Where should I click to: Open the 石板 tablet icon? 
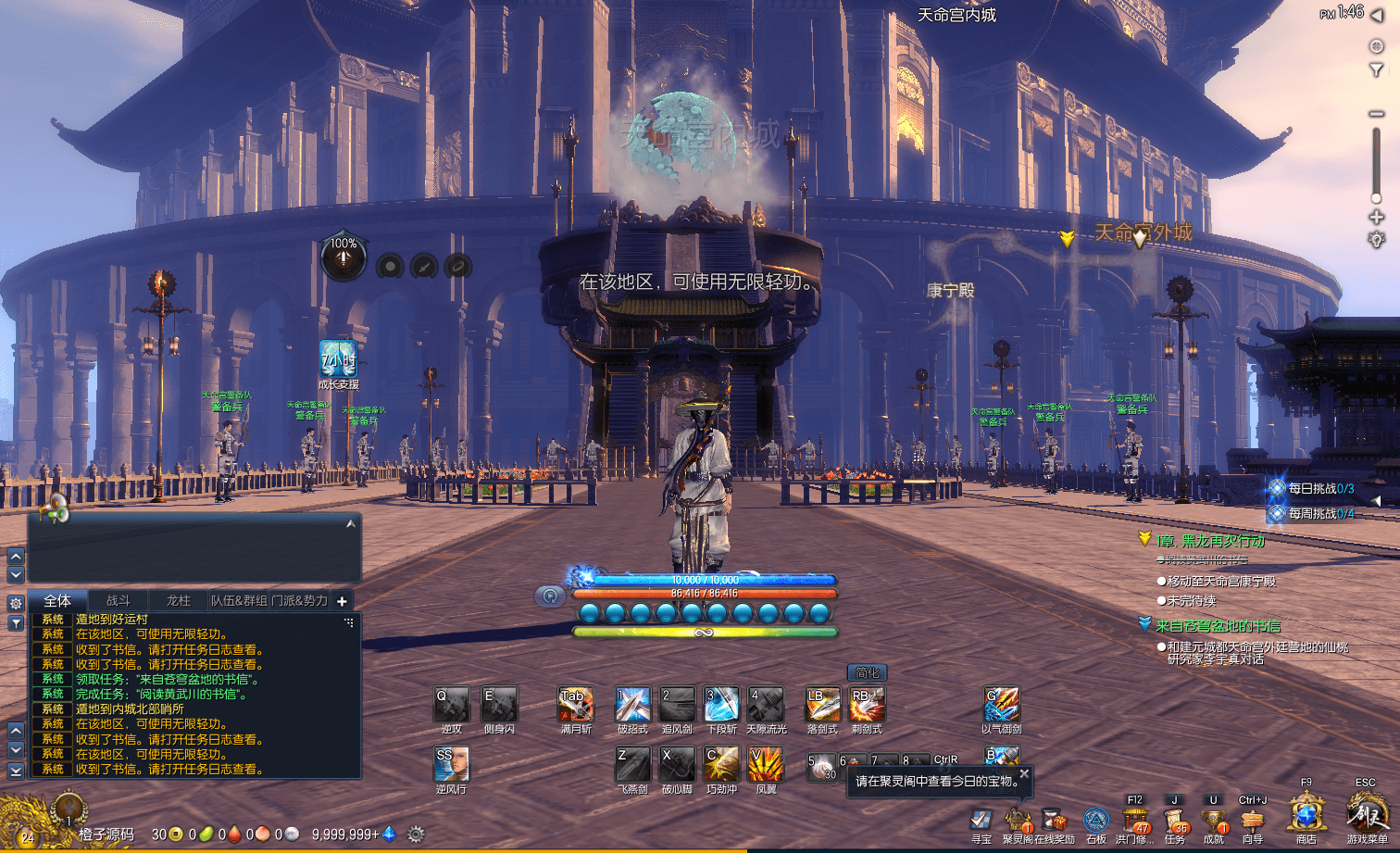pyautogui.click(x=1096, y=821)
